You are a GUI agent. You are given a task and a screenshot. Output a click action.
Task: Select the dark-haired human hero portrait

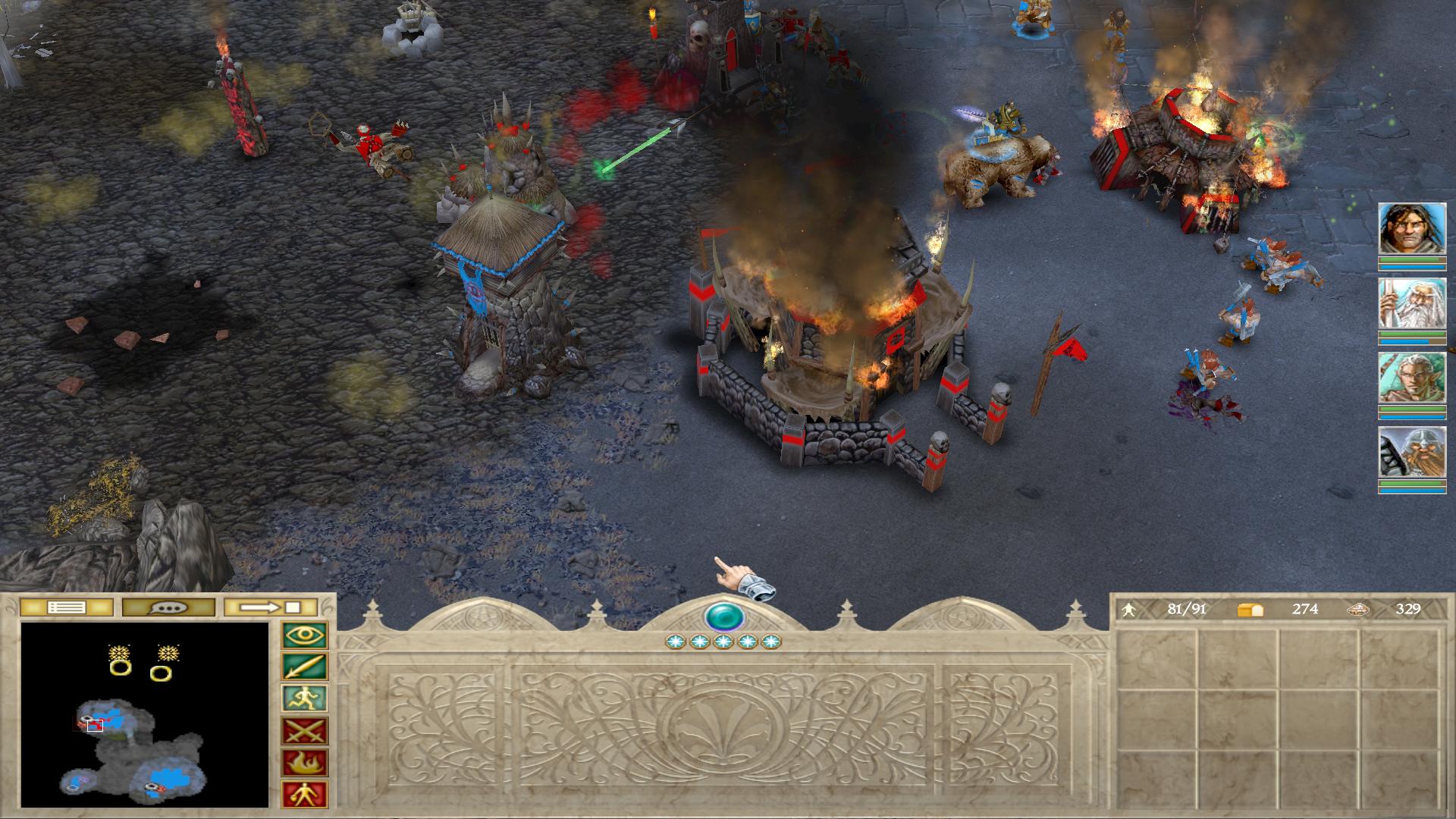(1411, 229)
